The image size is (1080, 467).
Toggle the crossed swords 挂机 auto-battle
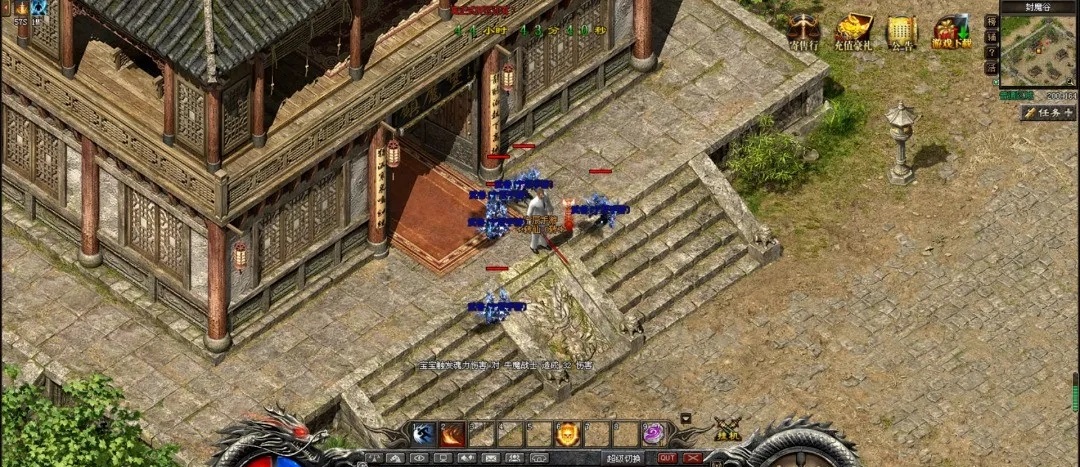coord(727,431)
